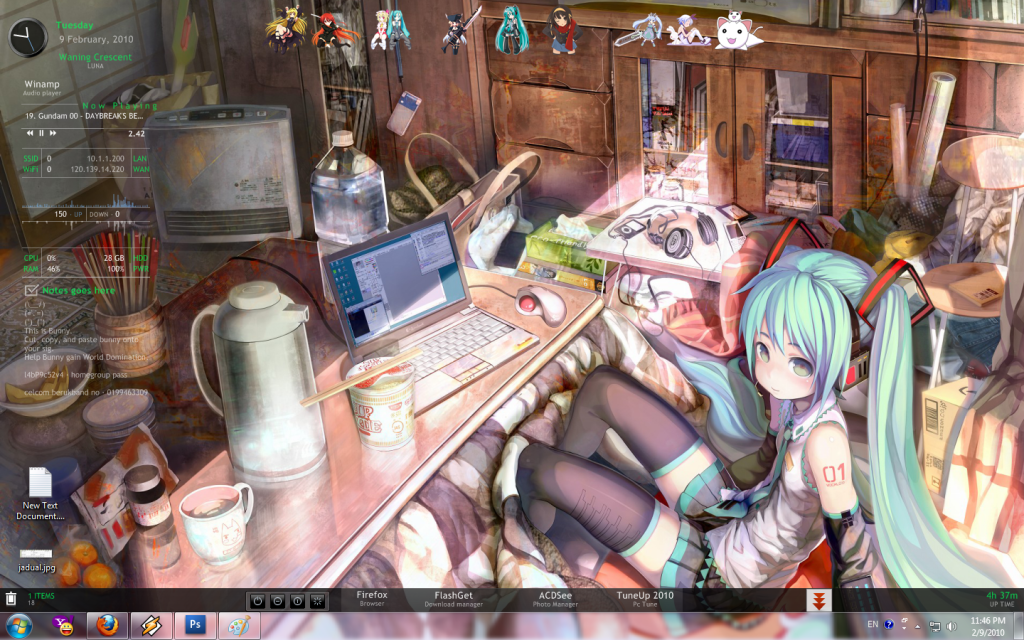The image size is (1024, 640).
Task: Open the Paint palette taskbar icon
Action: coord(240,626)
